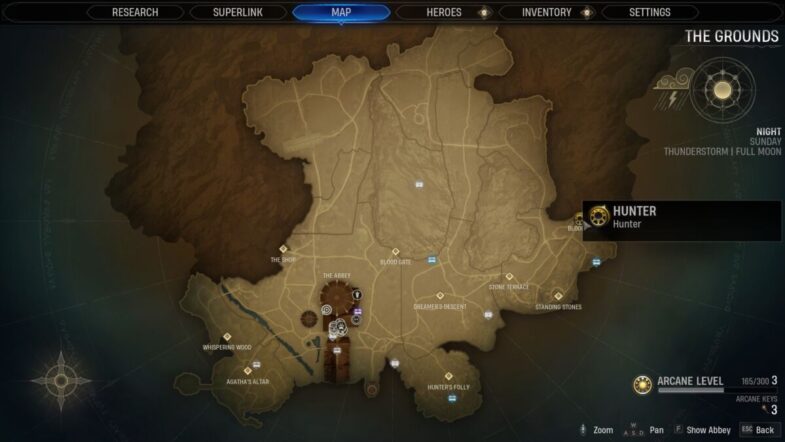785x442 pixels.
Task: Click the Hunter's Folly marker
Action: 448,377
